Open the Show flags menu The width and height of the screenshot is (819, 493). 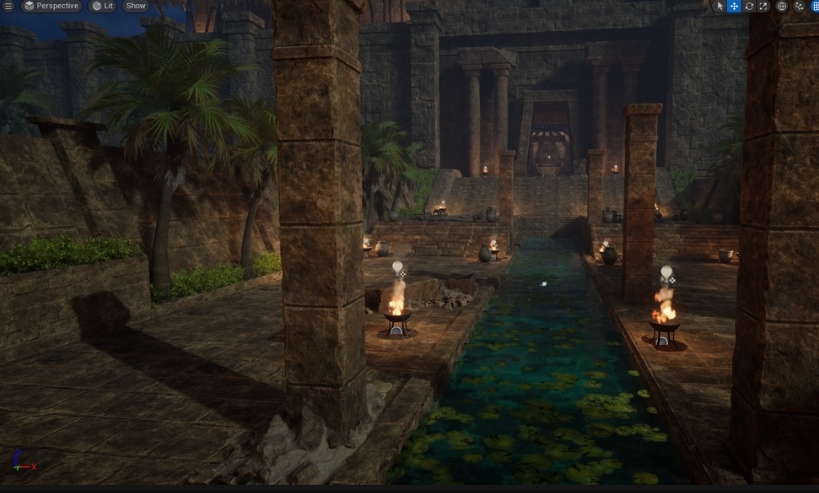click(x=135, y=6)
